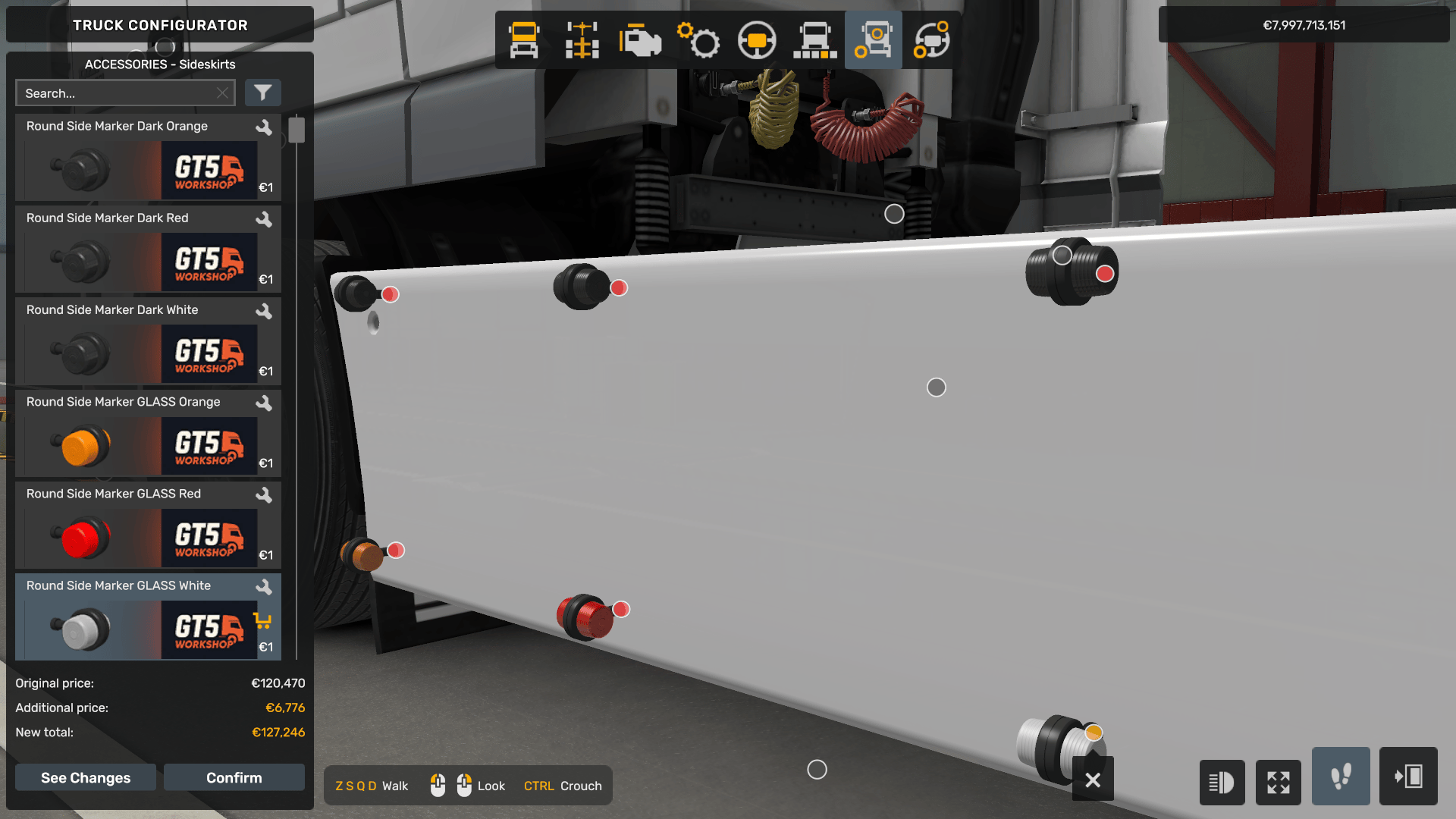The width and height of the screenshot is (1456, 819).
Task: Open the wrench menu for Round Side Marker Dark Red
Action: 264,220
